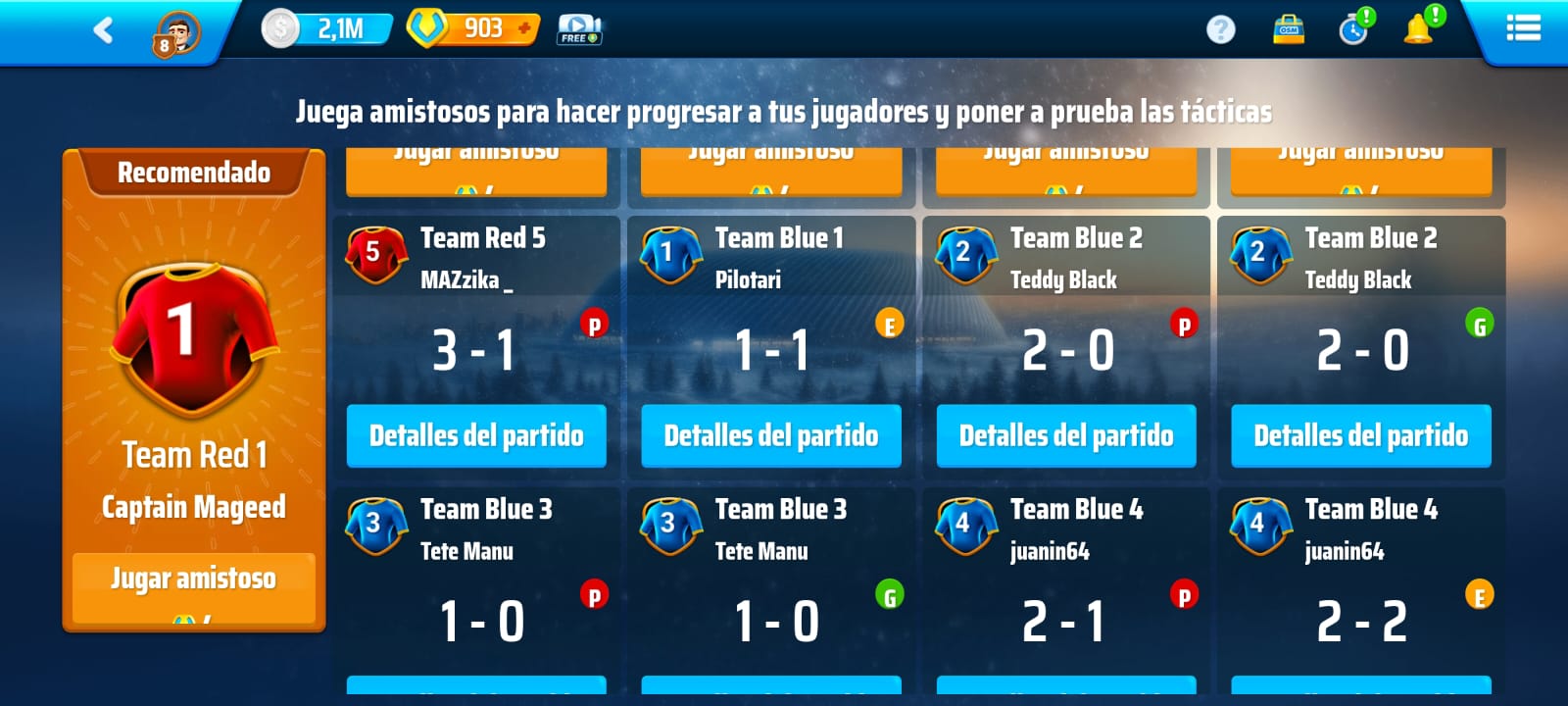View details of the lost Team Blue 2 match
The height and width of the screenshot is (706, 1568).
click(1066, 435)
